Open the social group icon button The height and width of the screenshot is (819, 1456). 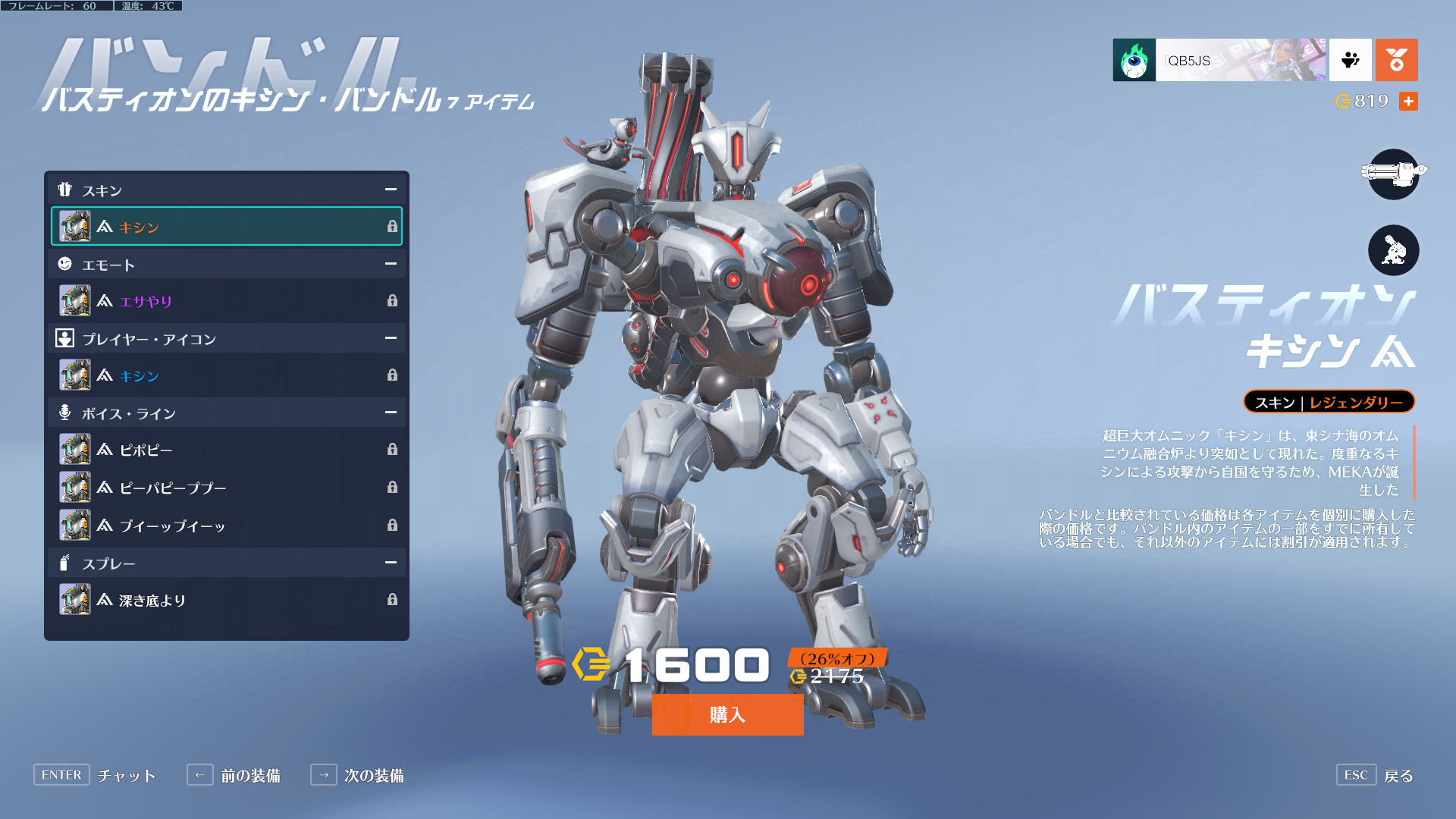click(1350, 60)
